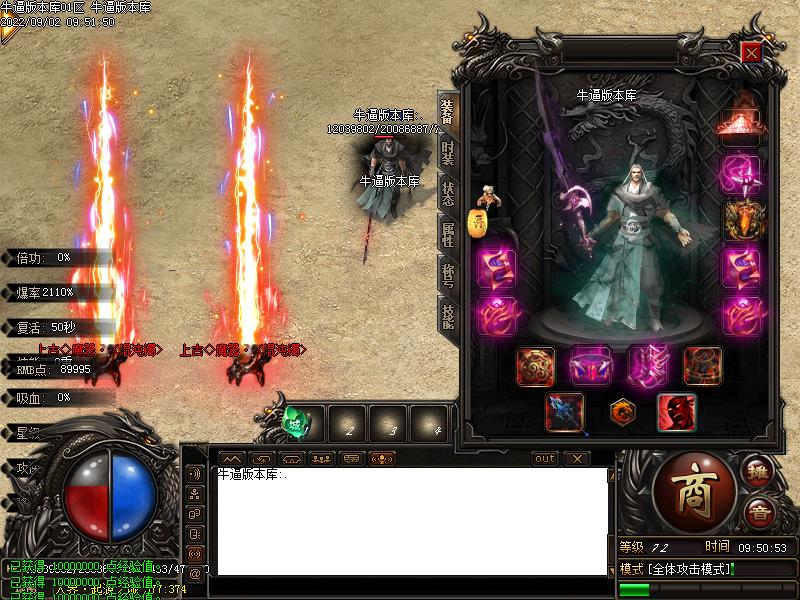
Task: Change the 全体攻击模式 attack mode
Action: [x=677, y=569]
